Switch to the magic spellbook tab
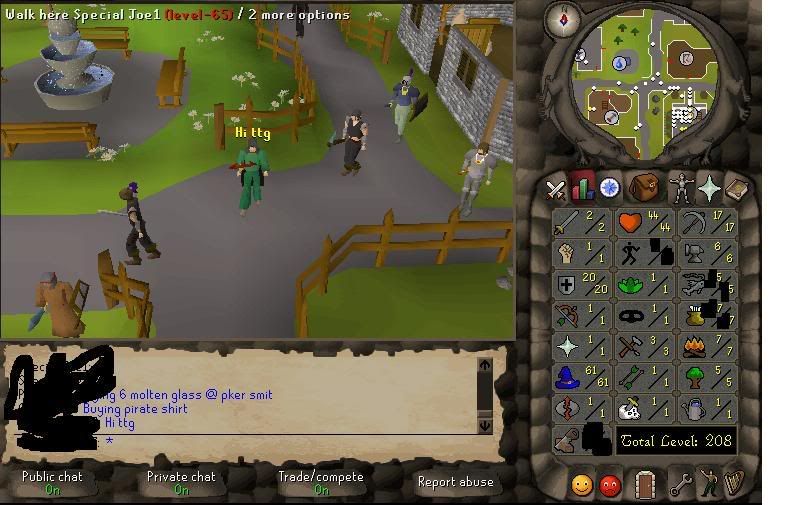 click(x=737, y=188)
